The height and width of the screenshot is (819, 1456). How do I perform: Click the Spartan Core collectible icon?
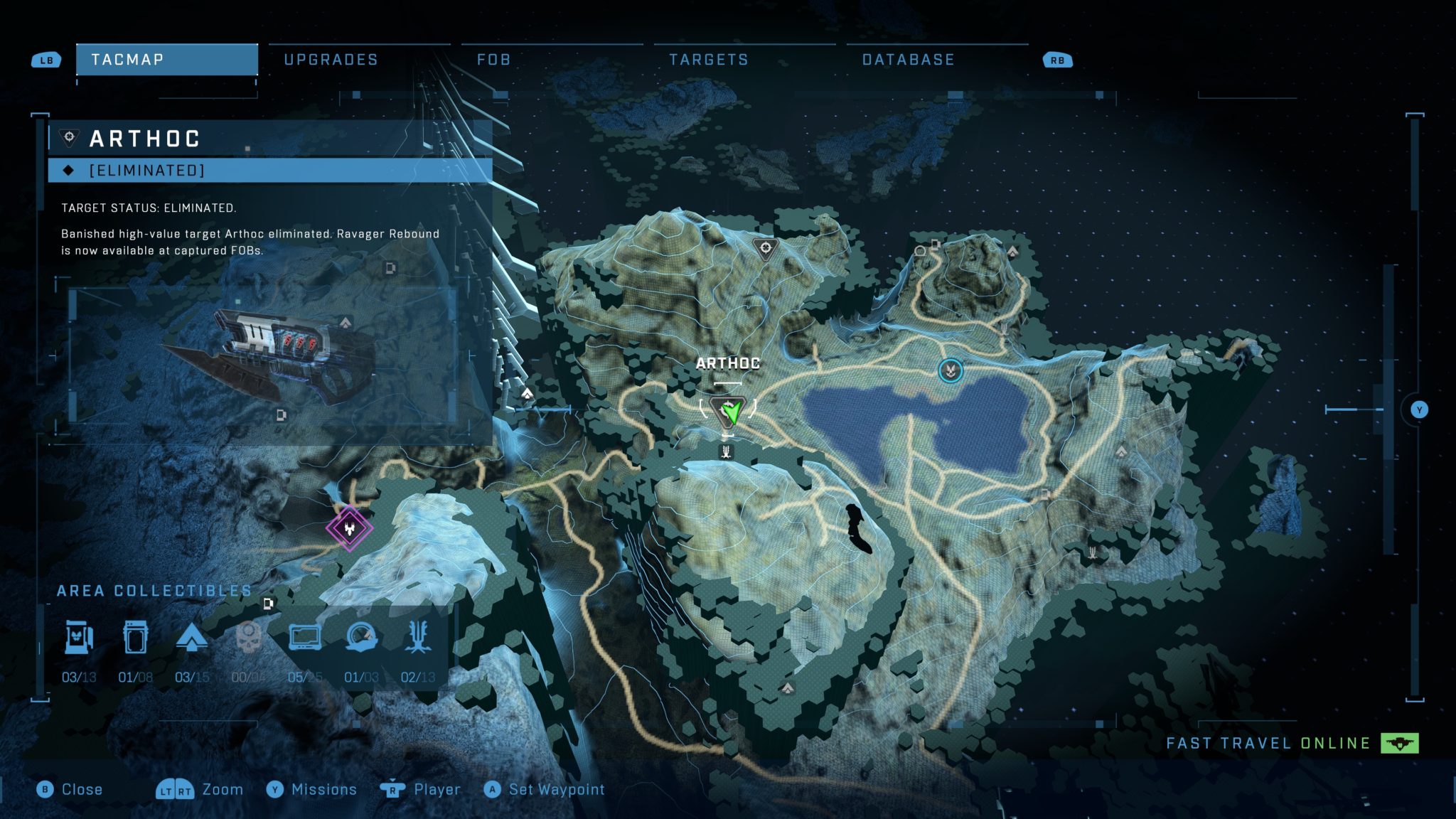tap(136, 638)
